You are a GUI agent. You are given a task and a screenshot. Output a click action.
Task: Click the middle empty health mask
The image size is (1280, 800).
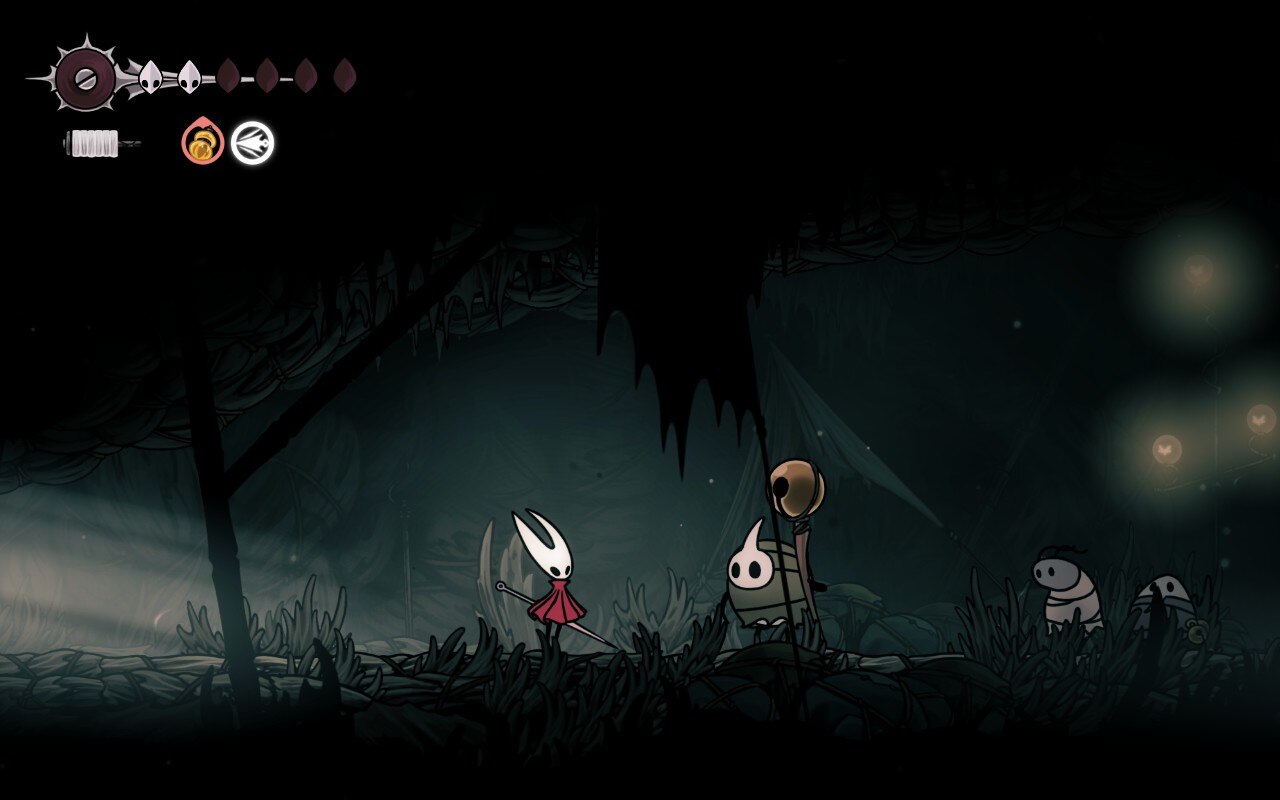point(268,76)
